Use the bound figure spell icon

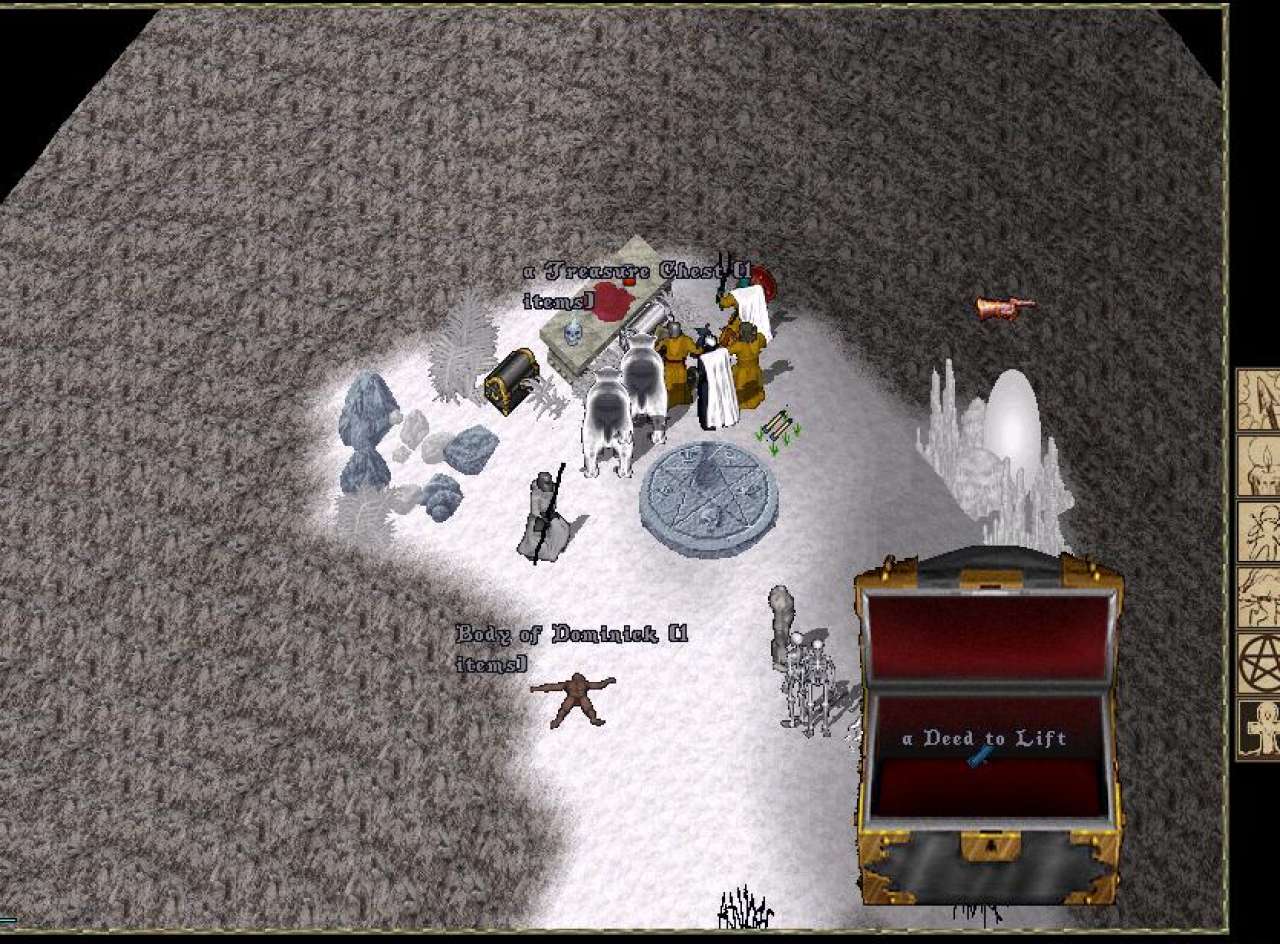click(1260, 532)
